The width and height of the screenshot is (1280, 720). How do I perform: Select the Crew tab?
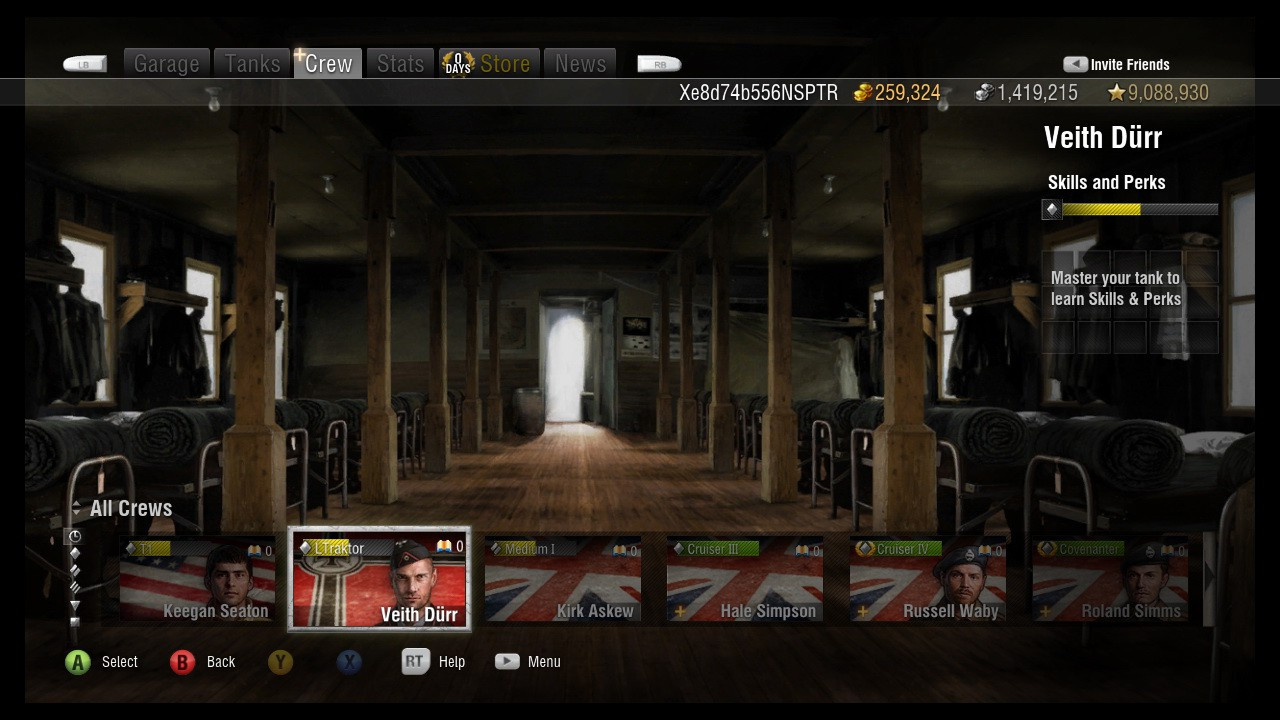(328, 64)
